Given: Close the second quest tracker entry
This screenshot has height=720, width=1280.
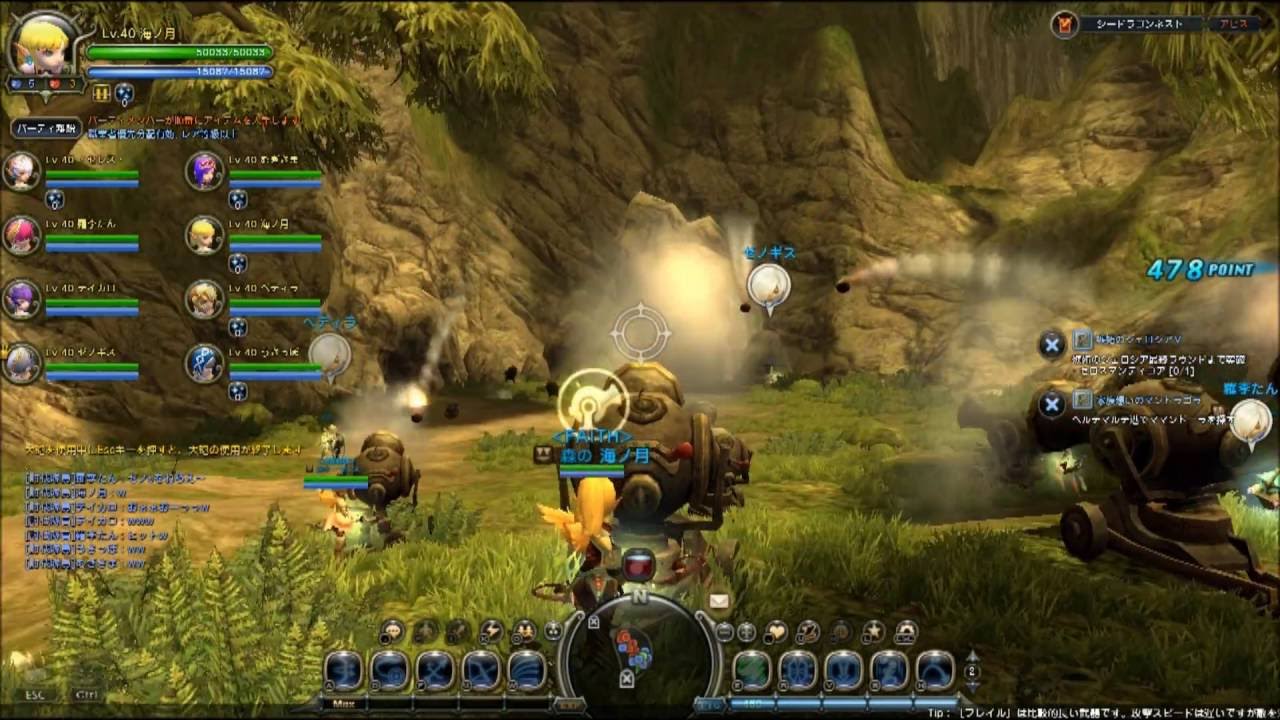Looking at the screenshot, I should point(1051,404).
